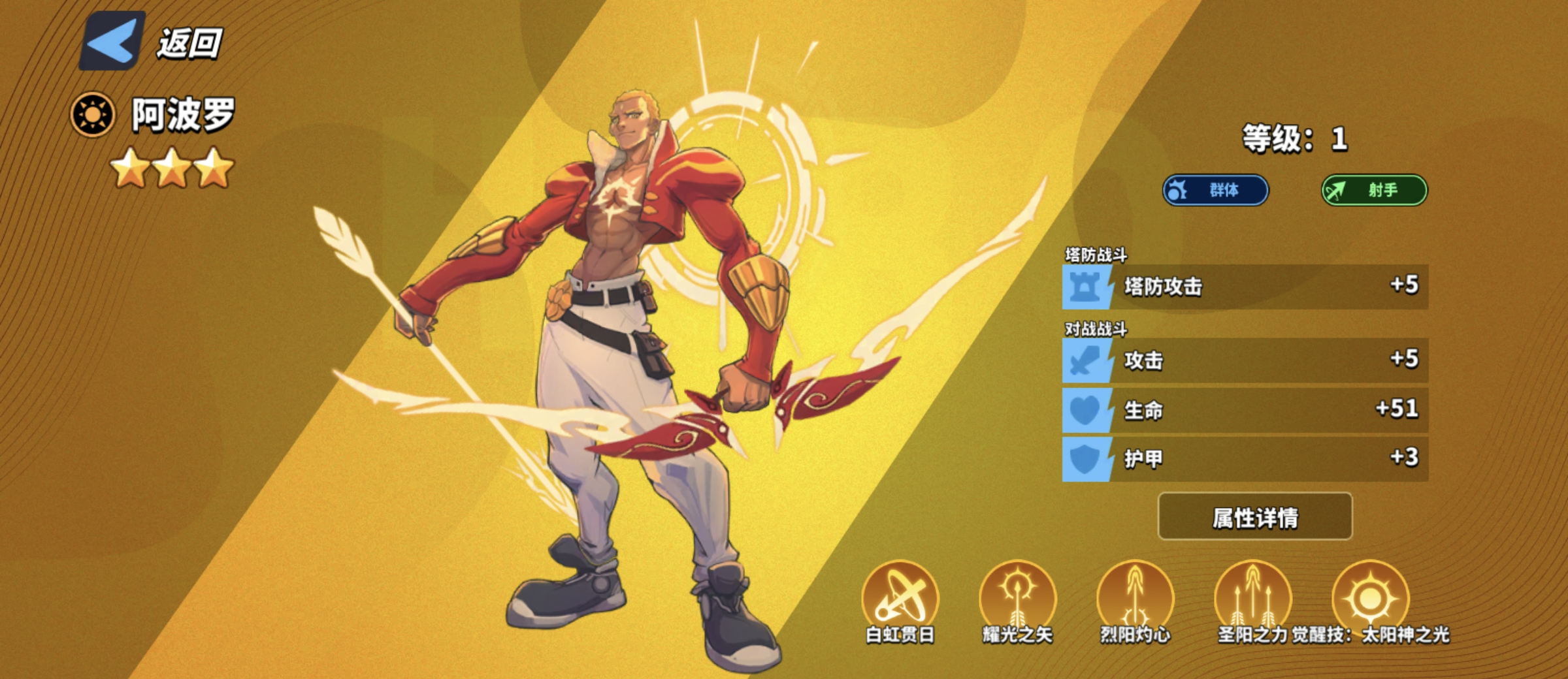
Task: Select the 护甲 armor stat row
Action: click(1245, 459)
